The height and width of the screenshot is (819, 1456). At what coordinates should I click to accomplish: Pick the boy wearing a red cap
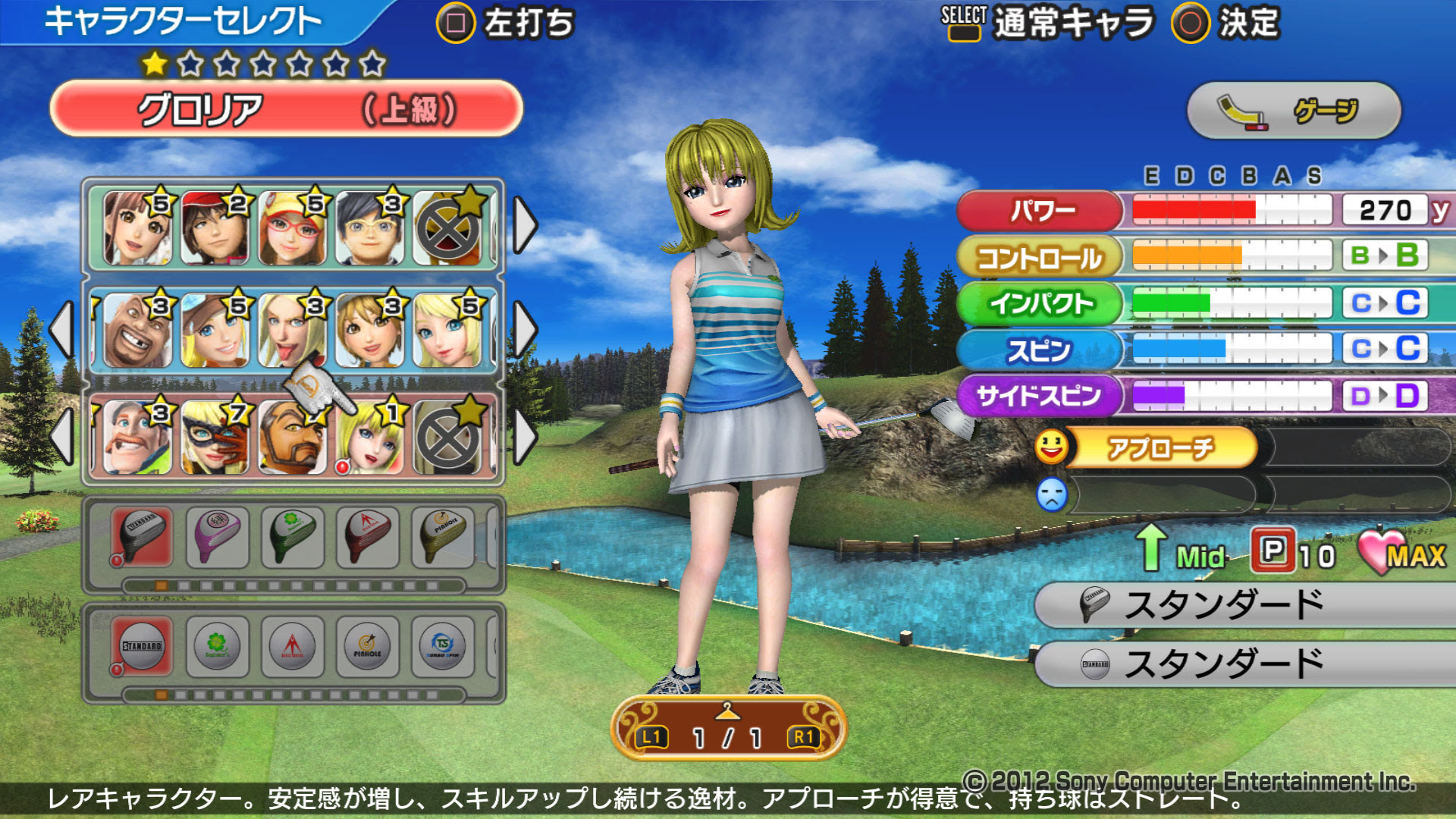pos(215,227)
